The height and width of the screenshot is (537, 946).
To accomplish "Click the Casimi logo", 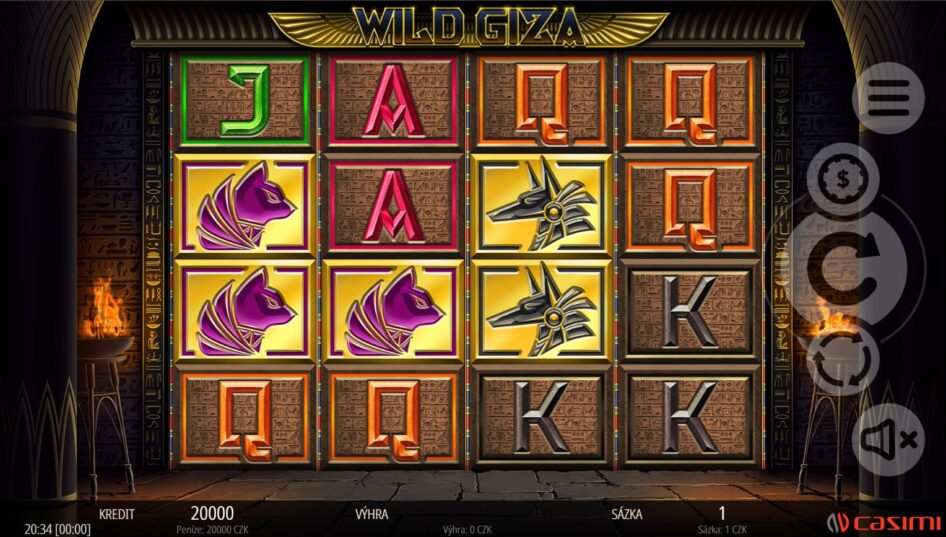I will point(883,522).
